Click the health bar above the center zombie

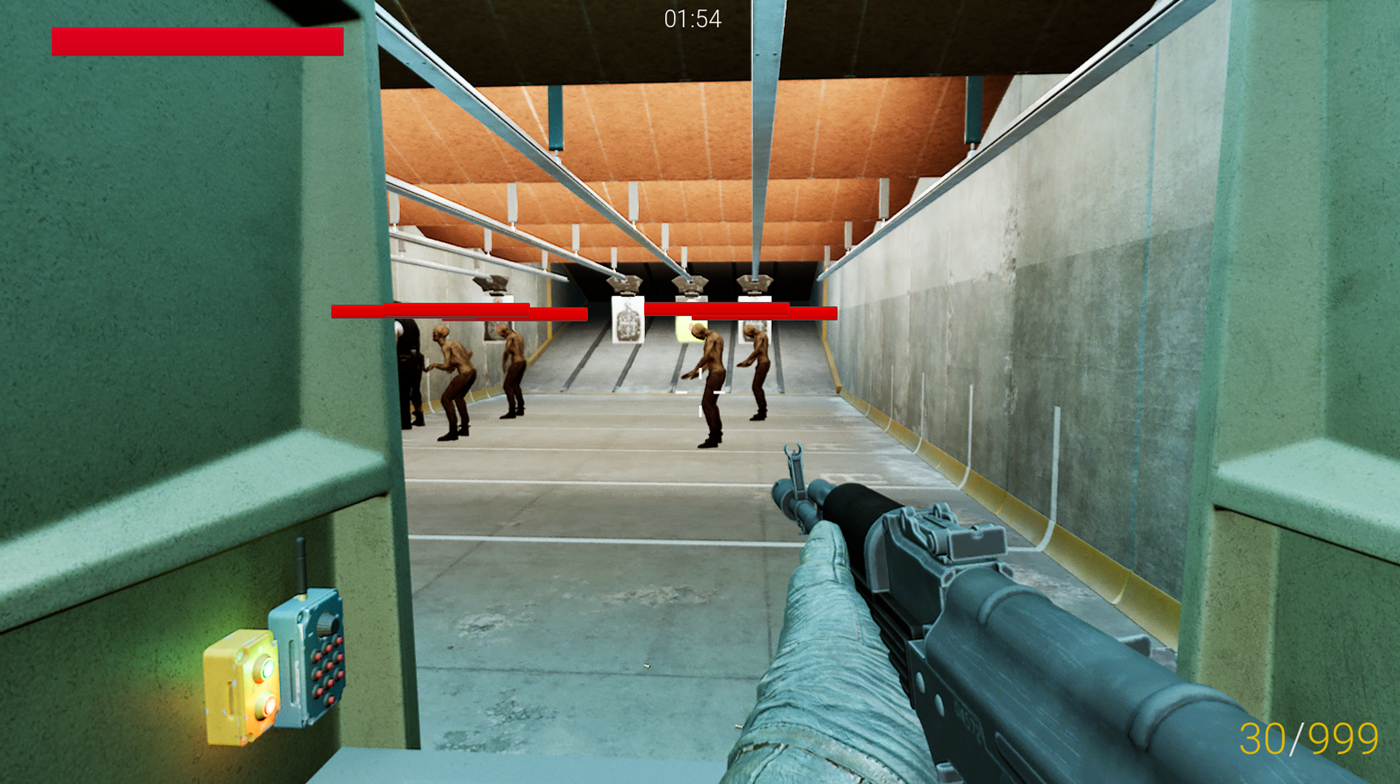pyautogui.click(x=715, y=308)
